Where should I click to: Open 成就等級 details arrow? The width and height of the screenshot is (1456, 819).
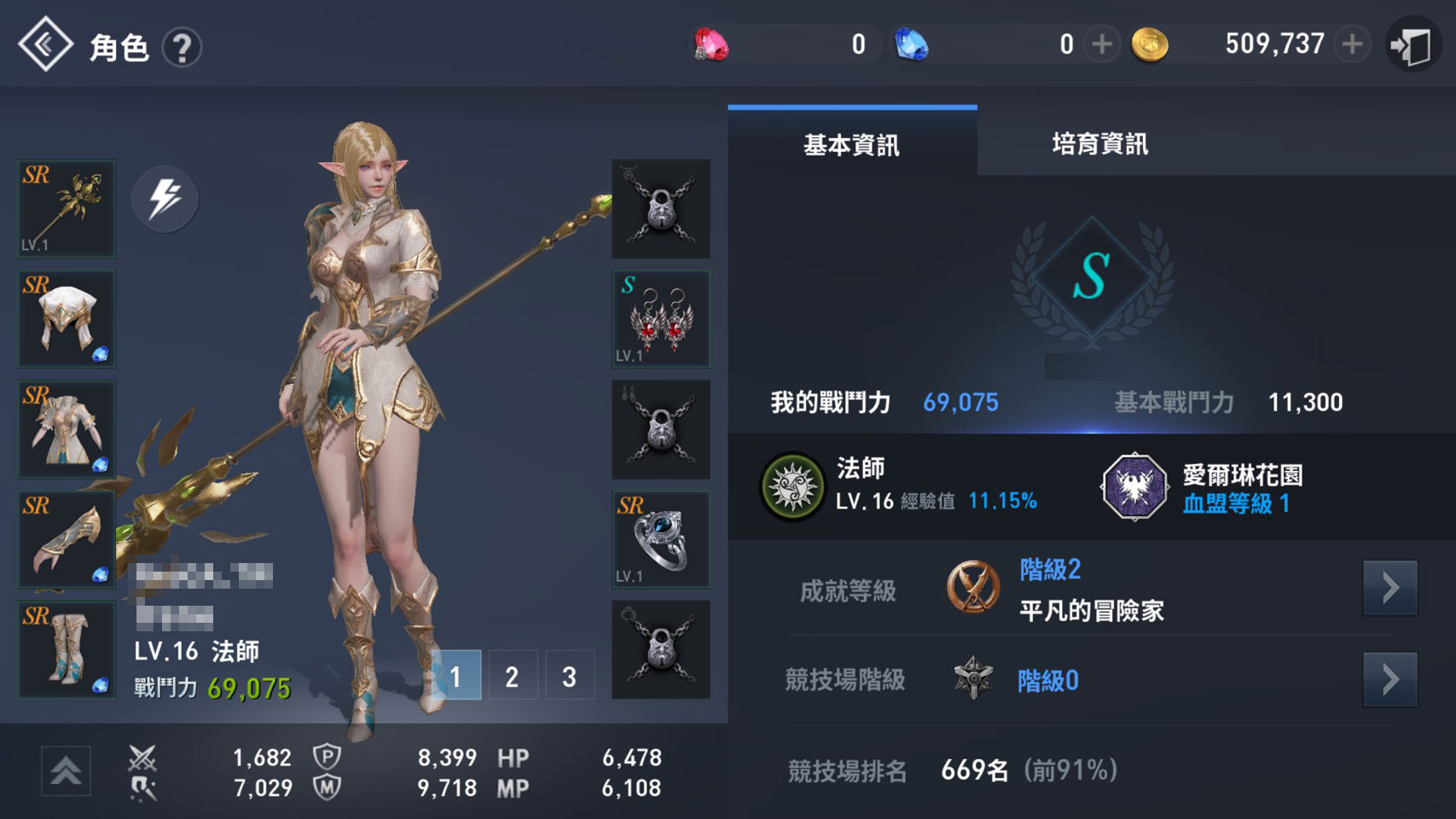pos(1389,588)
